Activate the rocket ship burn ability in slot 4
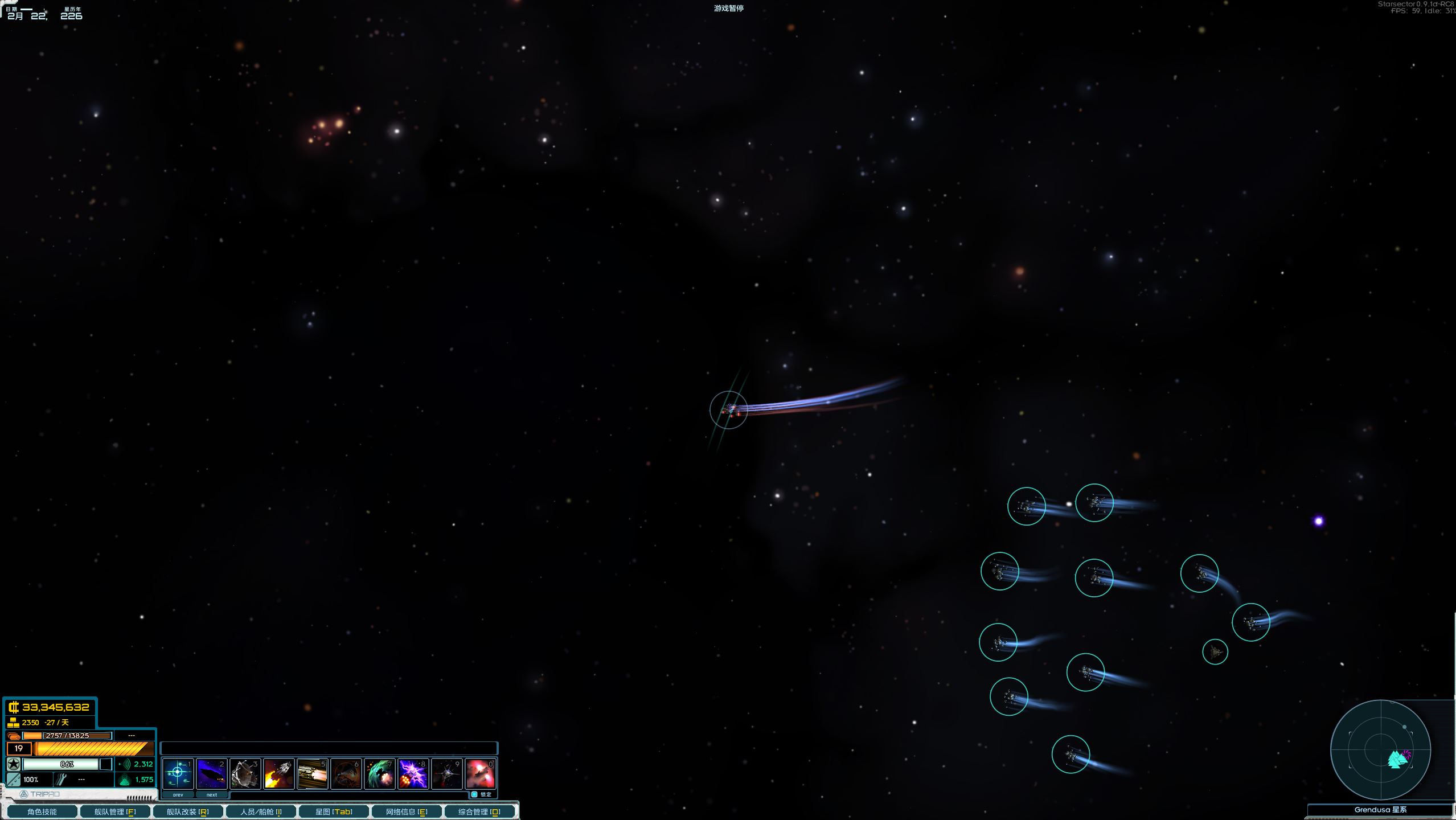1456x820 pixels. click(278, 773)
